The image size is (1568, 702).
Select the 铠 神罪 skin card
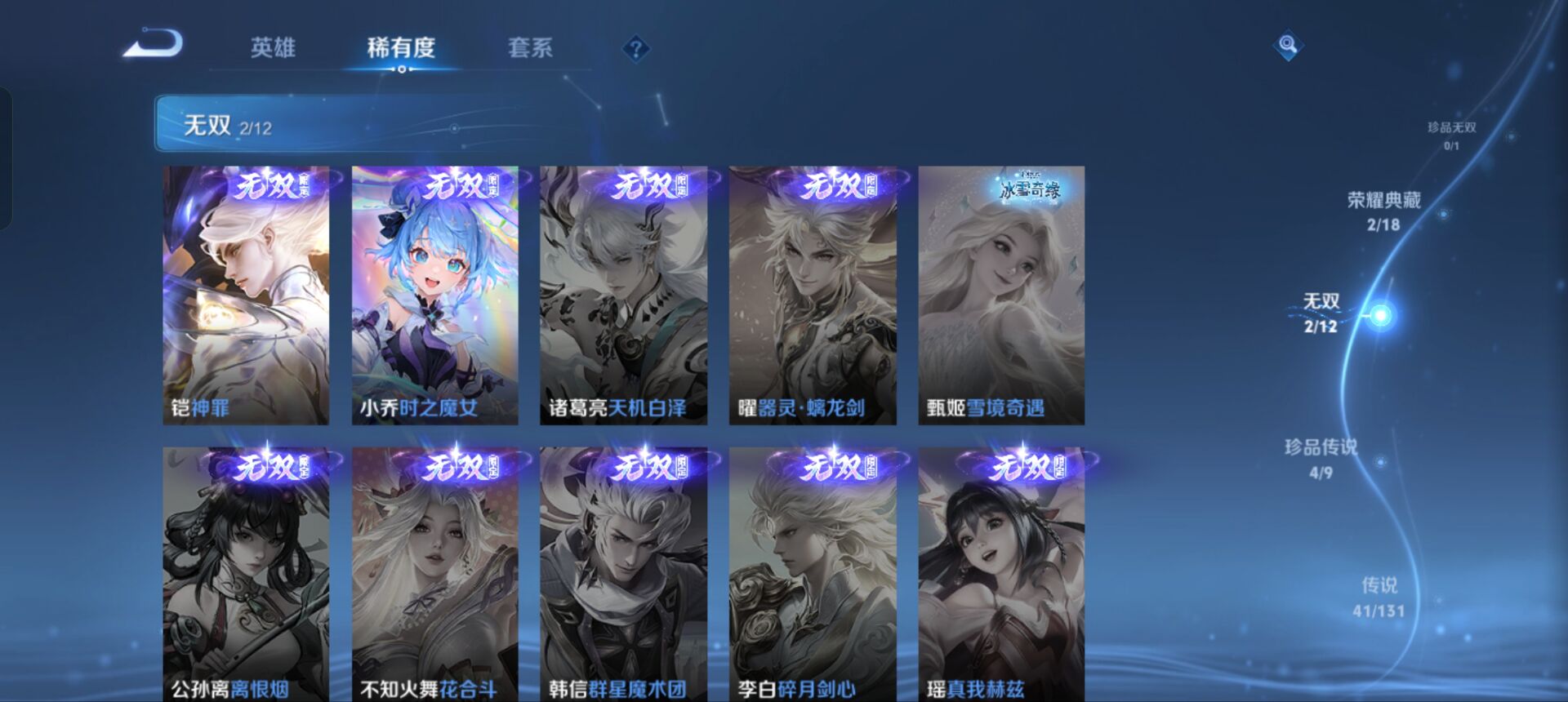pyautogui.click(x=247, y=294)
